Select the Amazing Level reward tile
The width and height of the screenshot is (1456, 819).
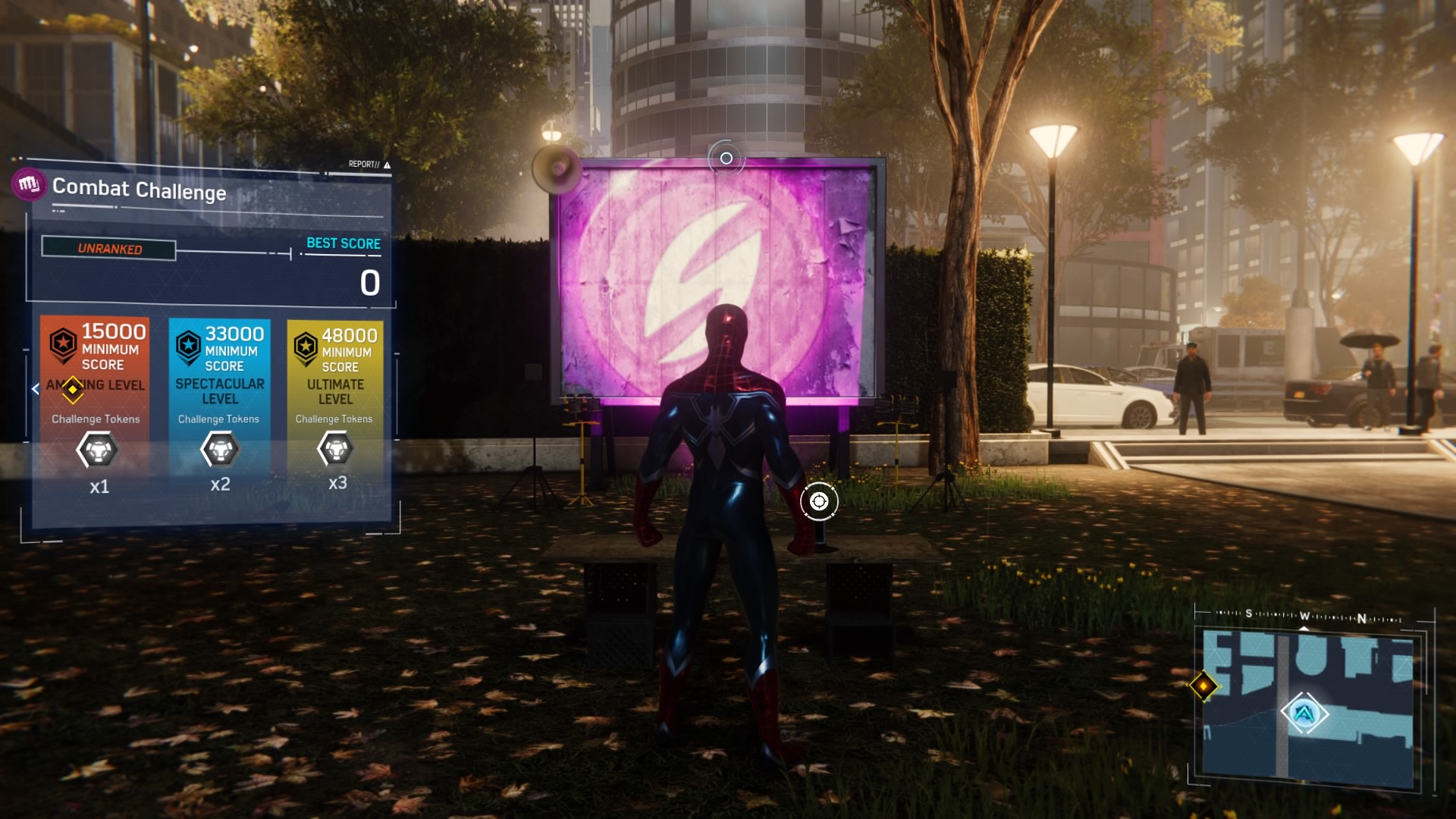pyautogui.click(x=95, y=406)
